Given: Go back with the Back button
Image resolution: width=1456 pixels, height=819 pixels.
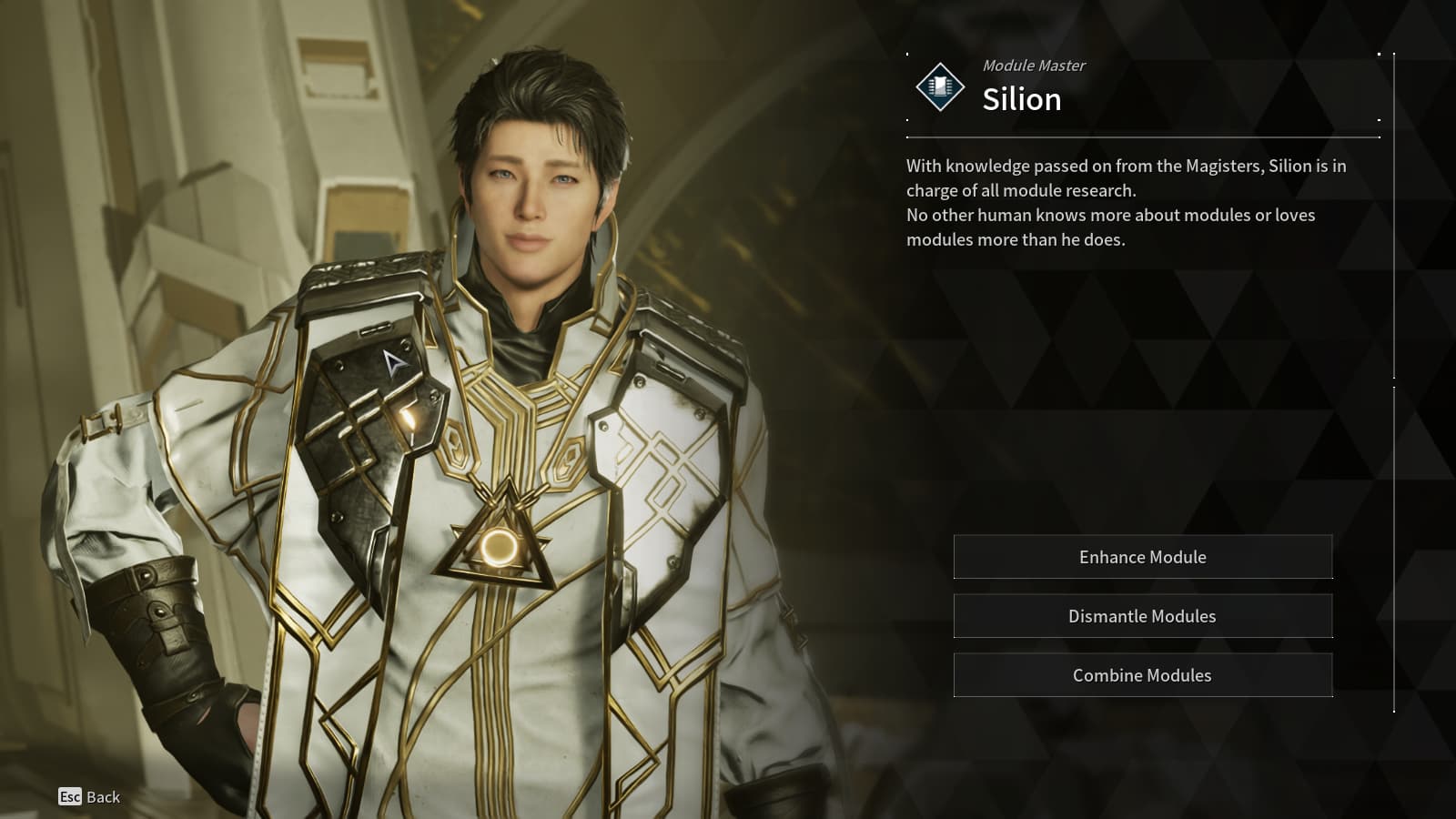Looking at the screenshot, I should coord(89,797).
